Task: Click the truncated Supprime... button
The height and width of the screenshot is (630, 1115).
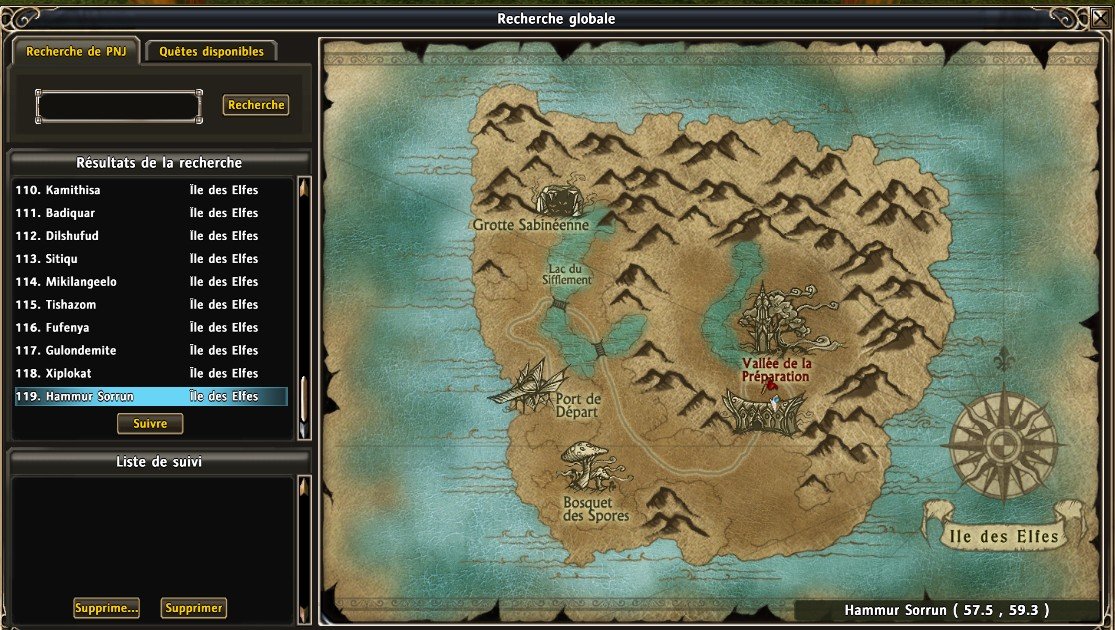Action: [106, 608]
